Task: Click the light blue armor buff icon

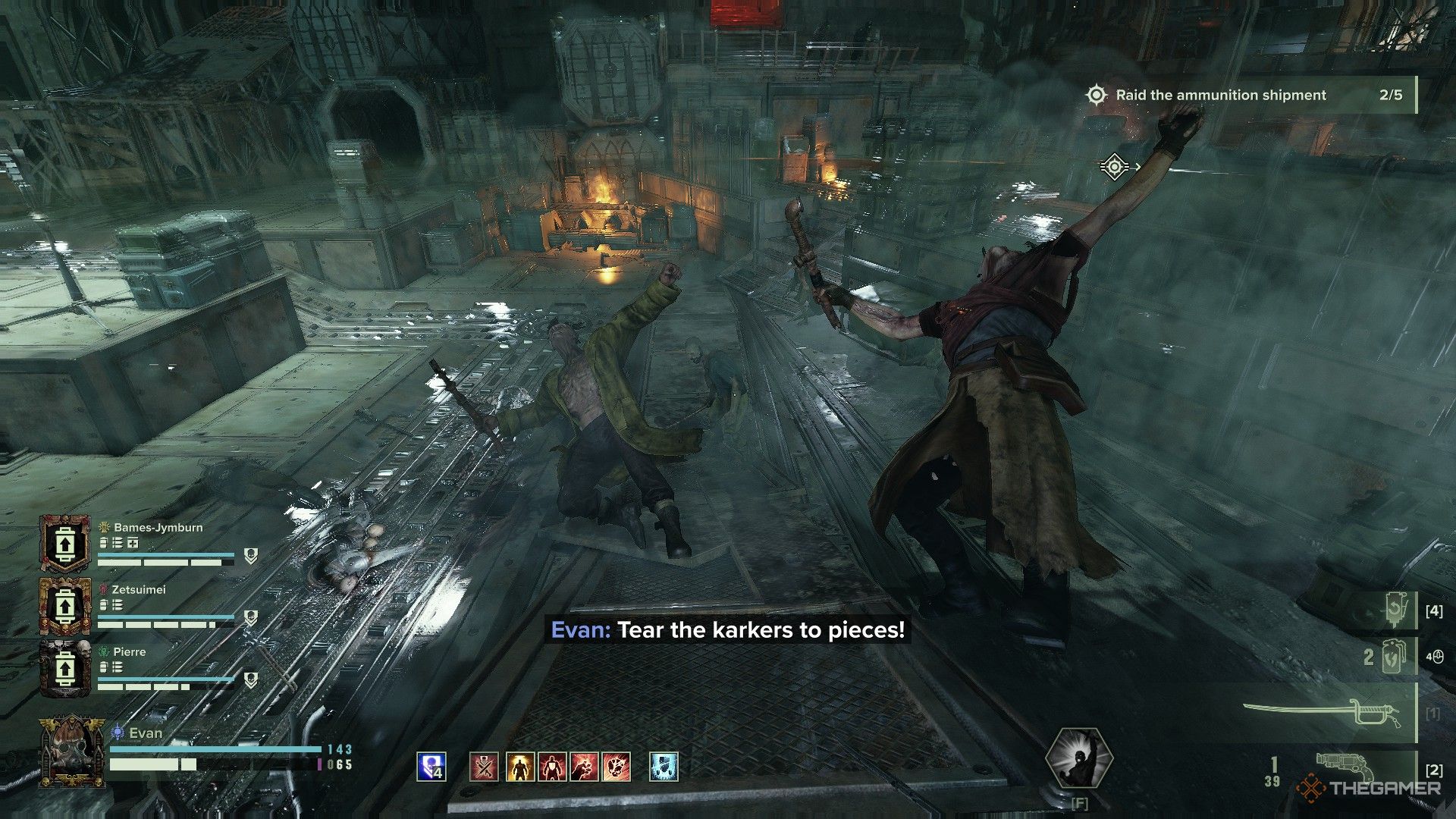Action: 664,767
